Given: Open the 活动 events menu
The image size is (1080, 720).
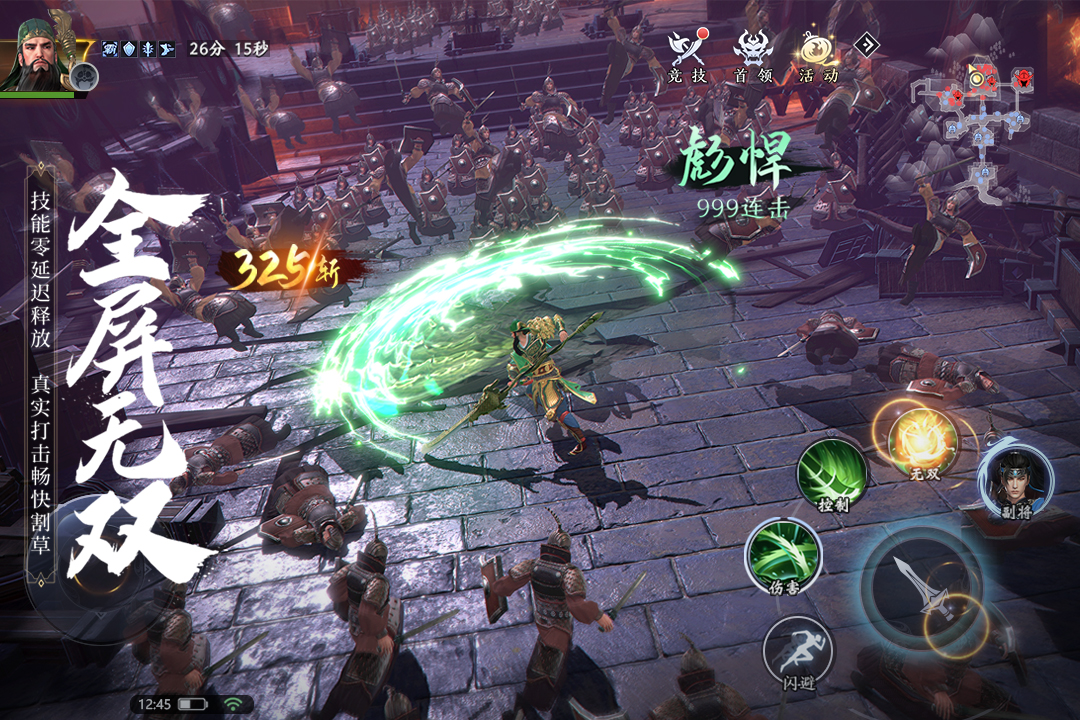Looking at the screenshot, I should pos(818,55).
